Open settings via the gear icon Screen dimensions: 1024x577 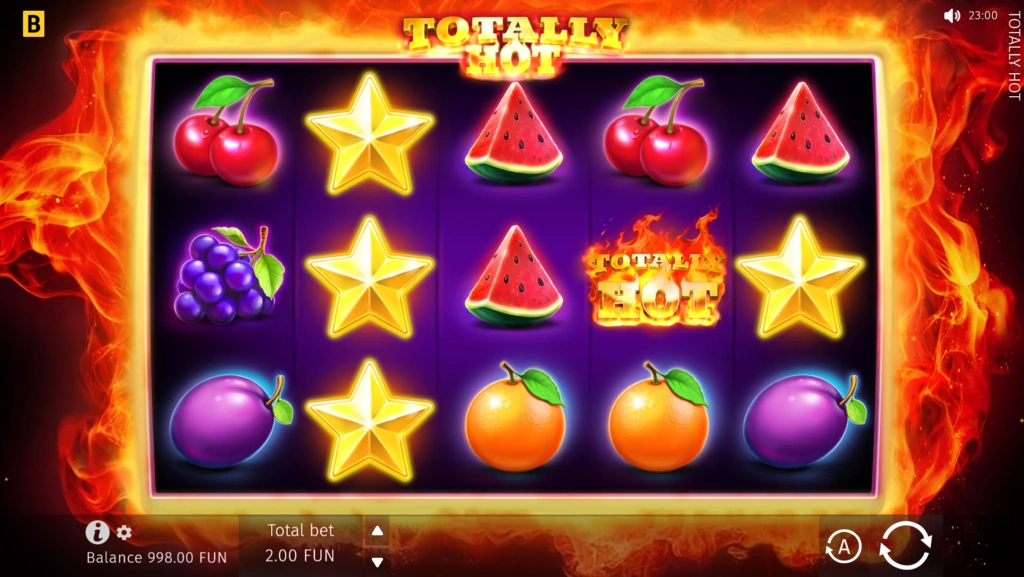(x=124, y=532)
